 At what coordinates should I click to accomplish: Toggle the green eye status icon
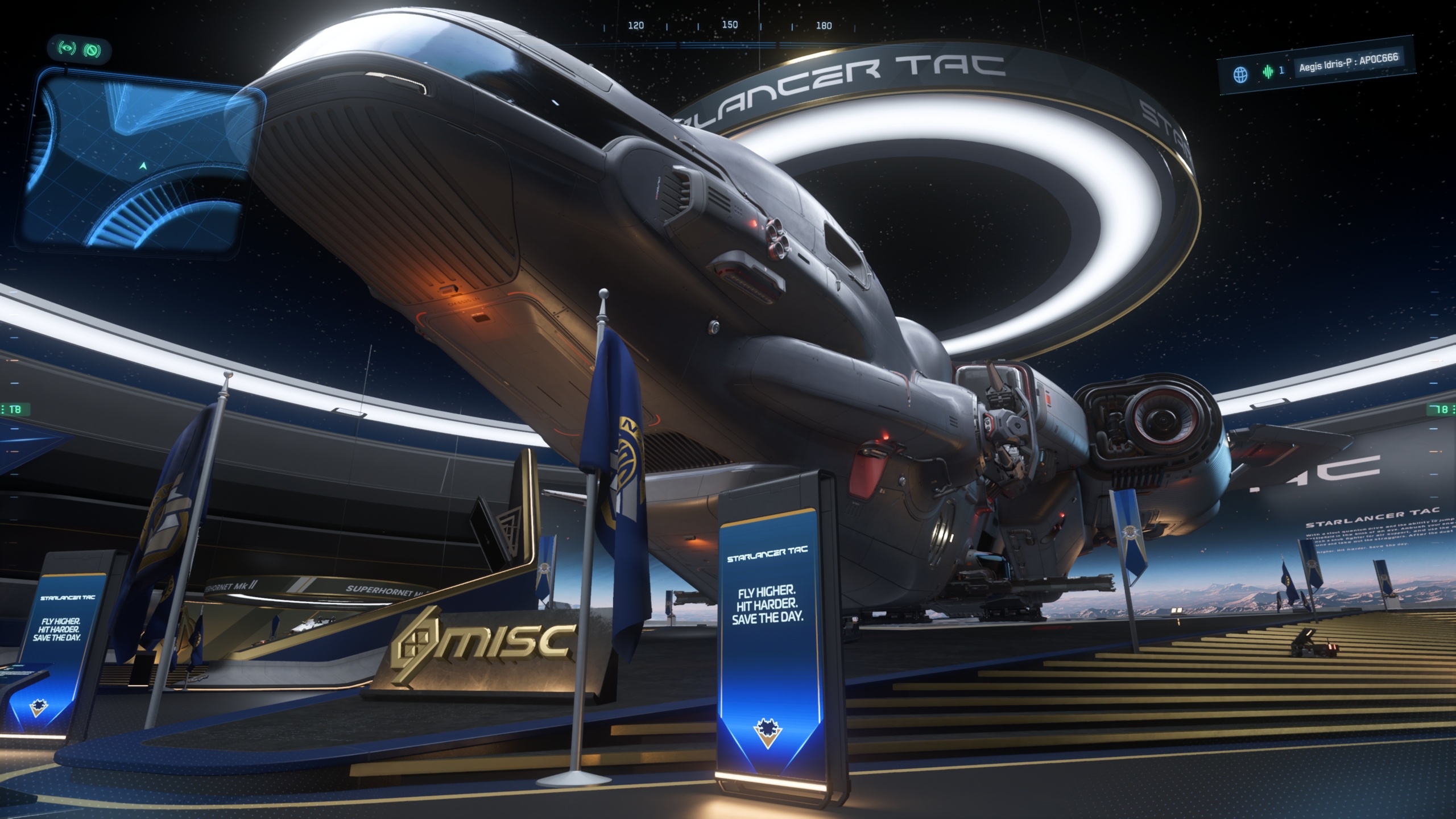coord(67,49)
